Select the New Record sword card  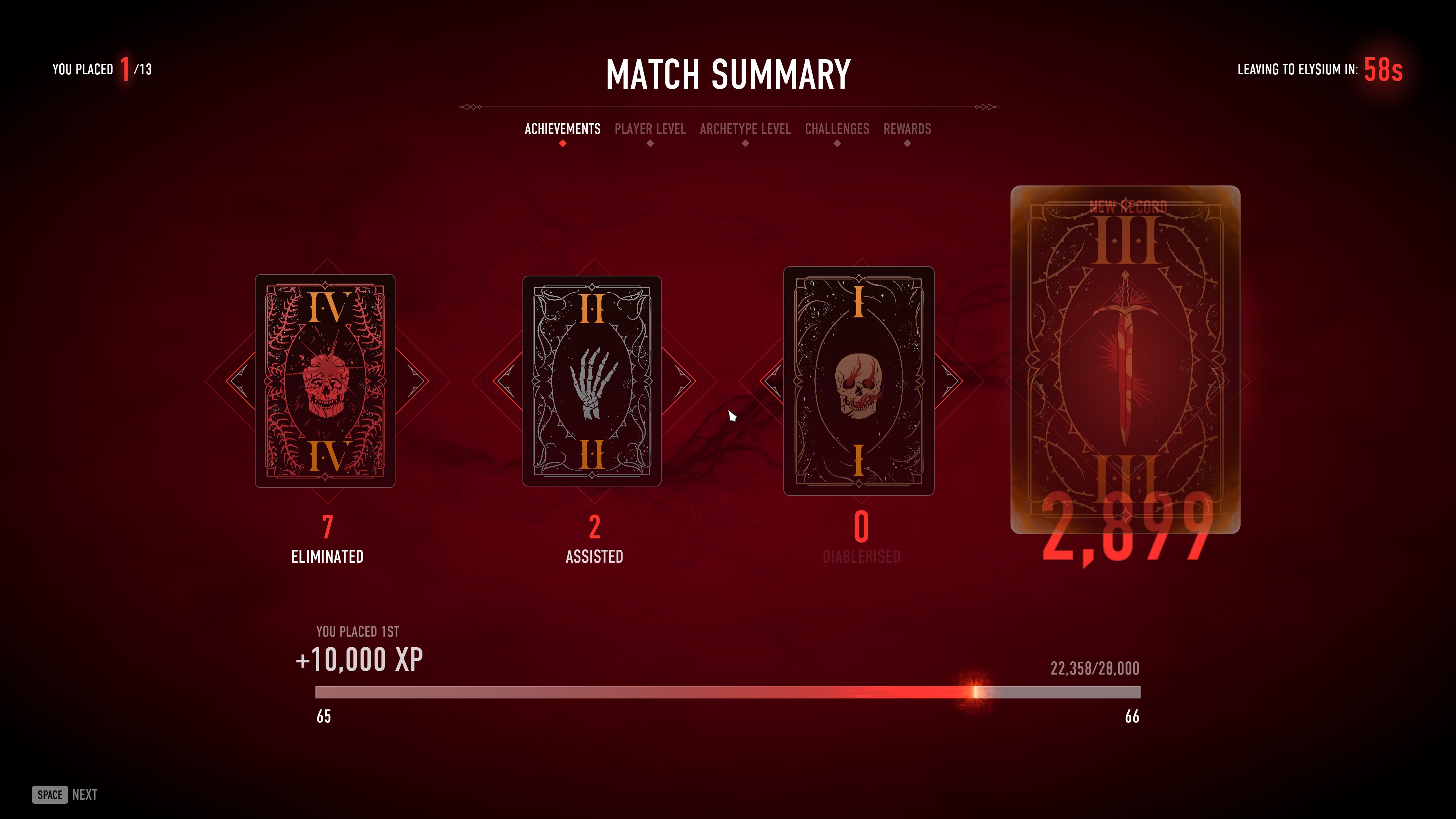[1125, 359]
